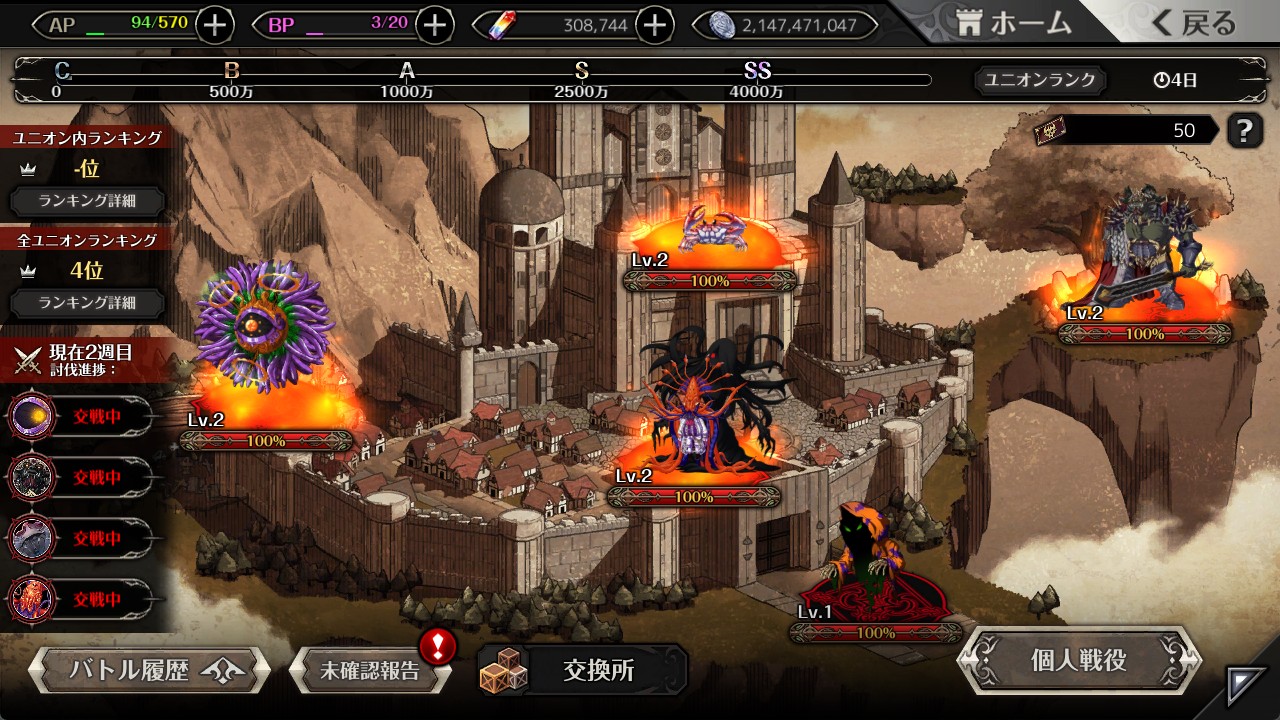Show help with the question mark button
The height and width of the screenshot is (720, 1280).
coord(1244,130)
